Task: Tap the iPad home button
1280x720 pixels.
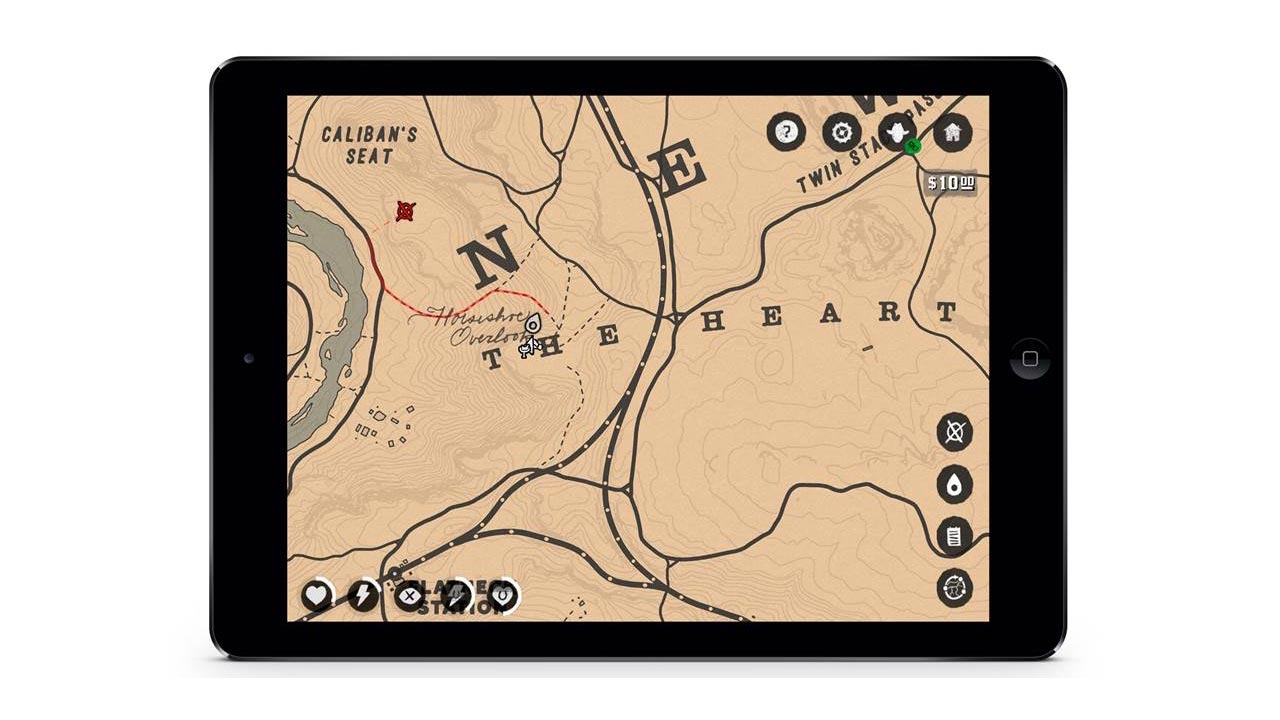Action: [1030, 358]
